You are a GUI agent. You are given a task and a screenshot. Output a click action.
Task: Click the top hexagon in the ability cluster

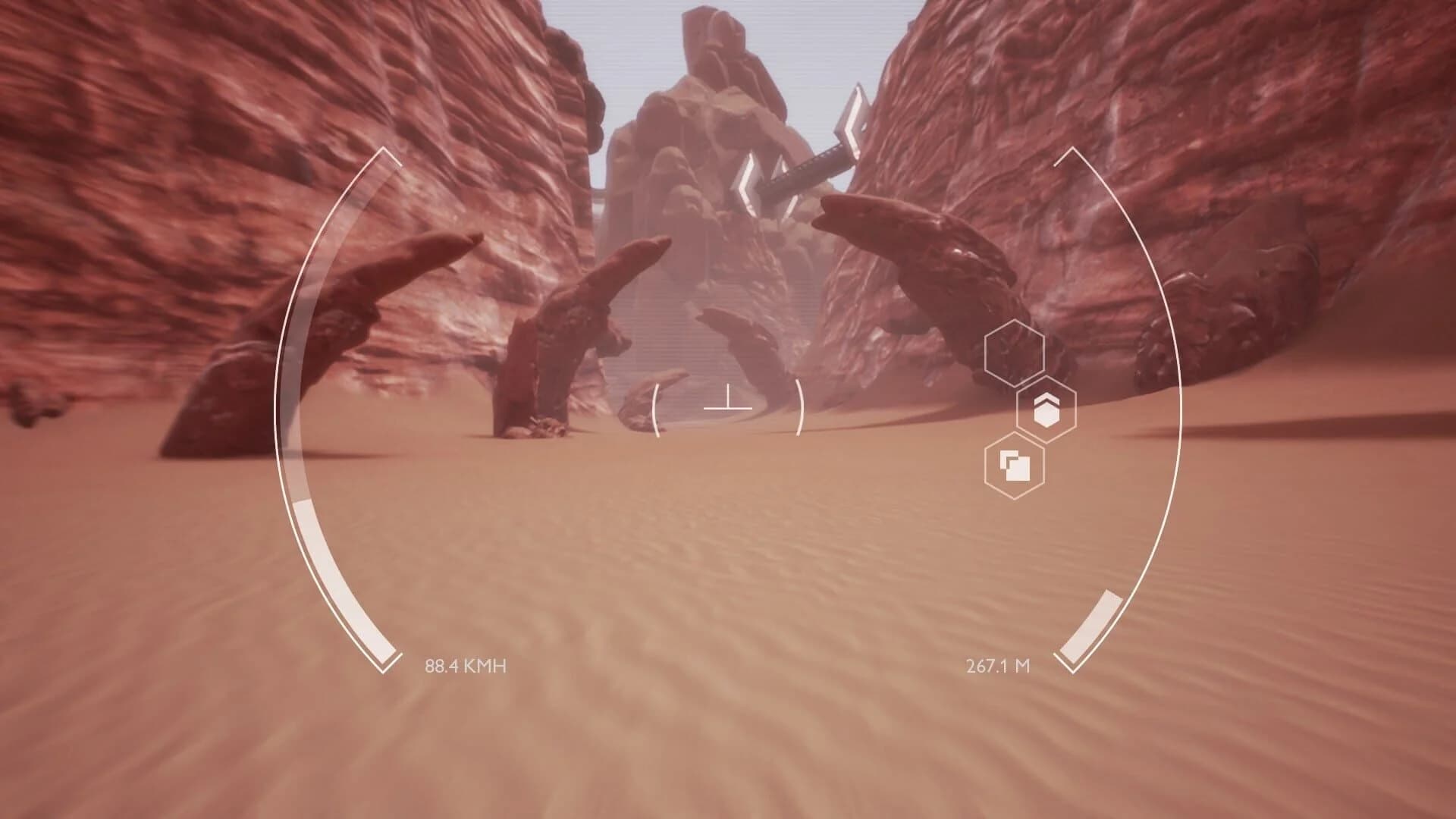tap(1015, 354)
